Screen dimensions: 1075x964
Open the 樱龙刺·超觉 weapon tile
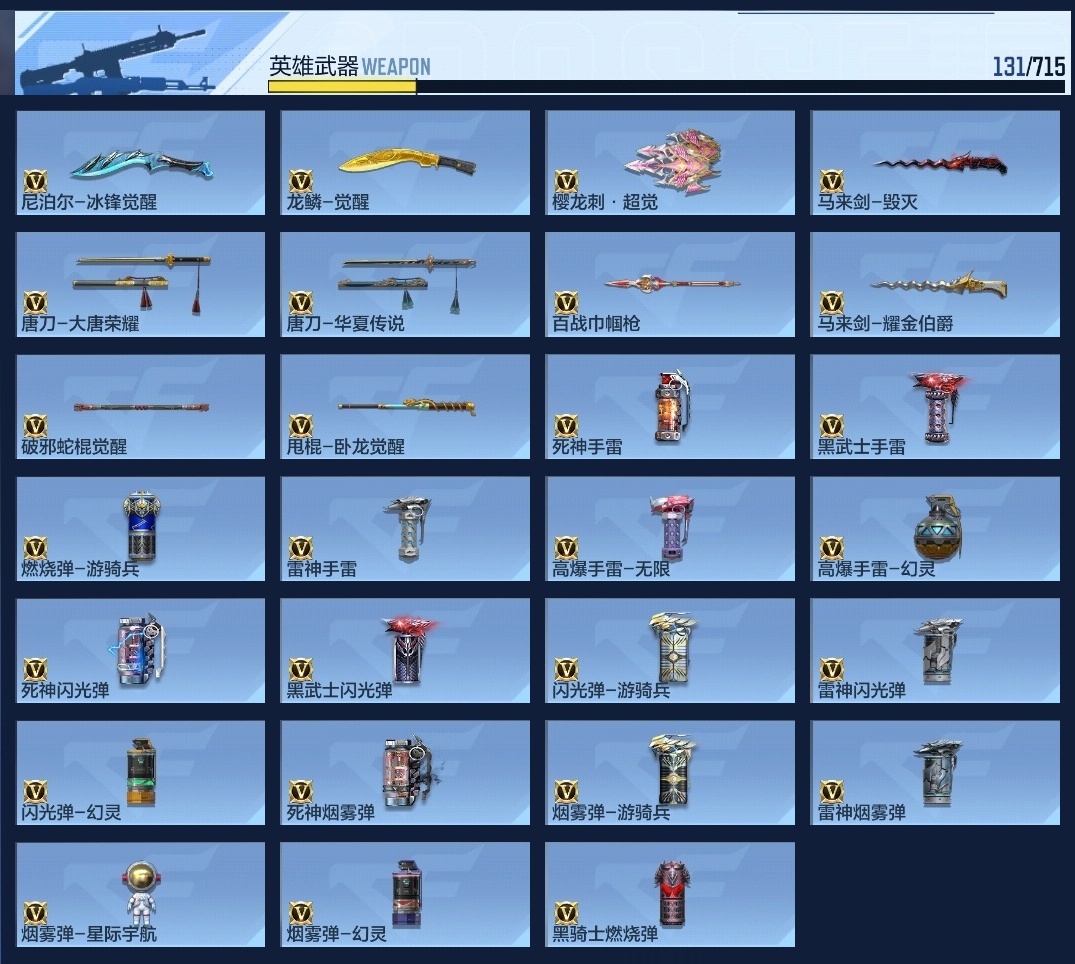pos(670,162)
